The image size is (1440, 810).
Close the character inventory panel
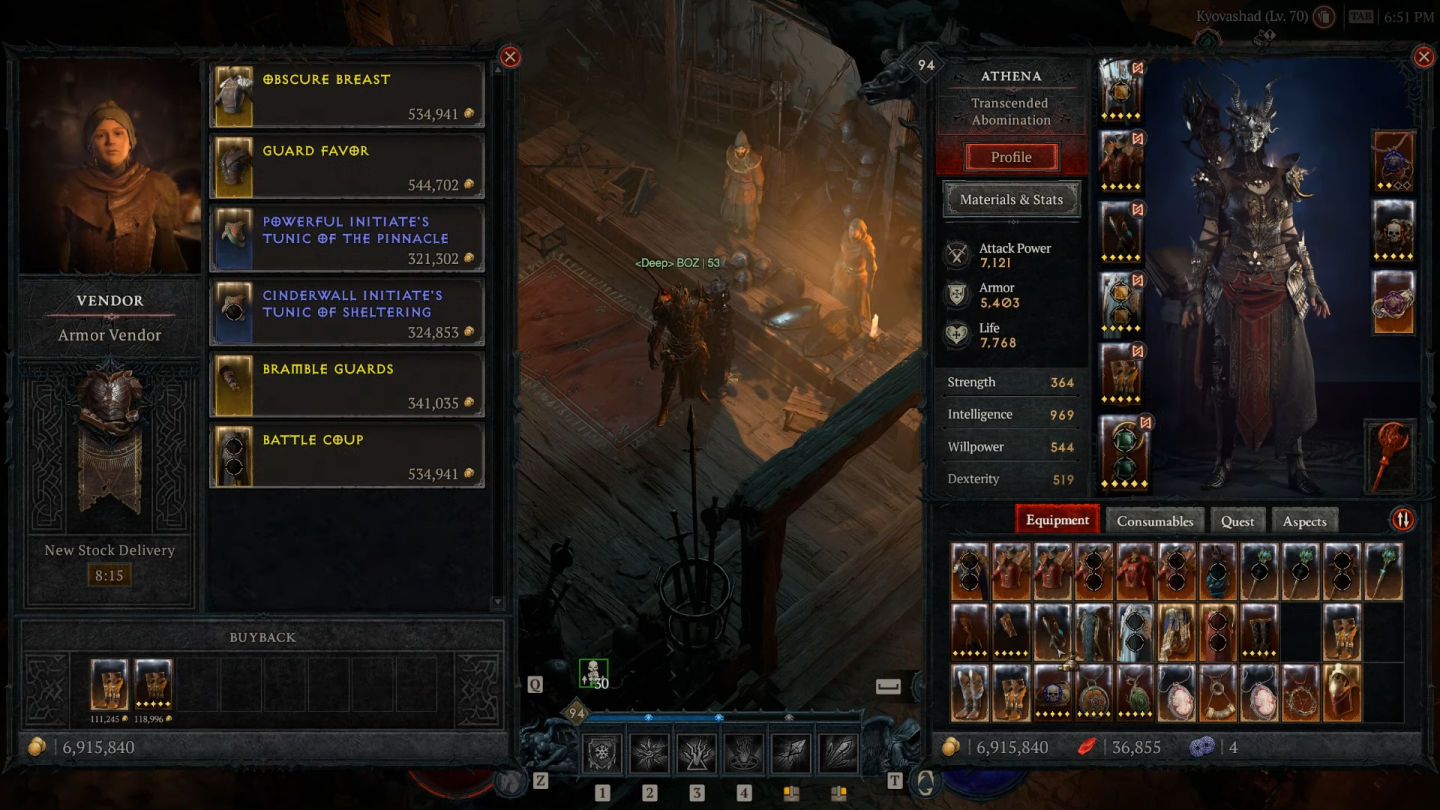point(1423,57)
